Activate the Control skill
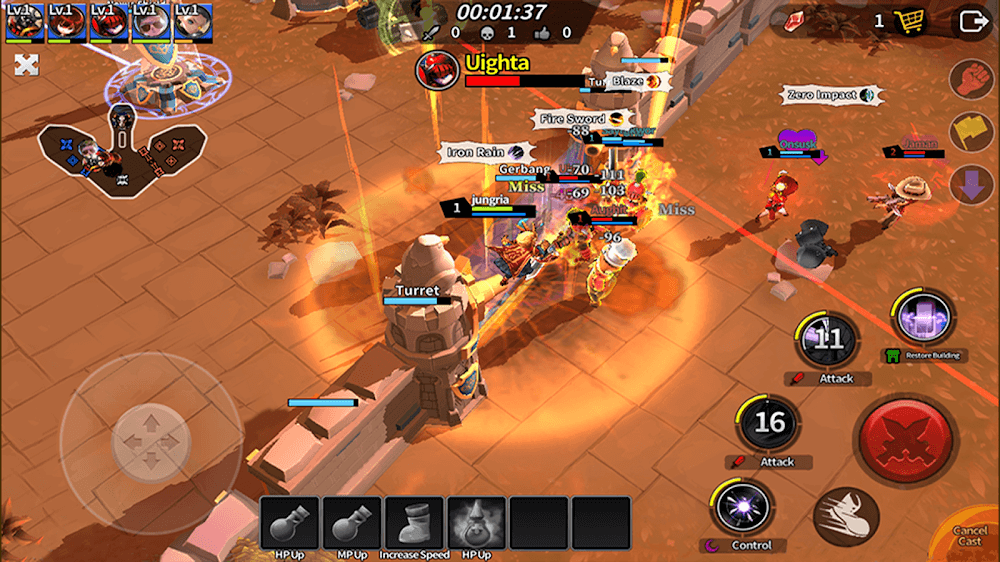The width and height of the screenshot is (1000, 562). tap(744, 509)
